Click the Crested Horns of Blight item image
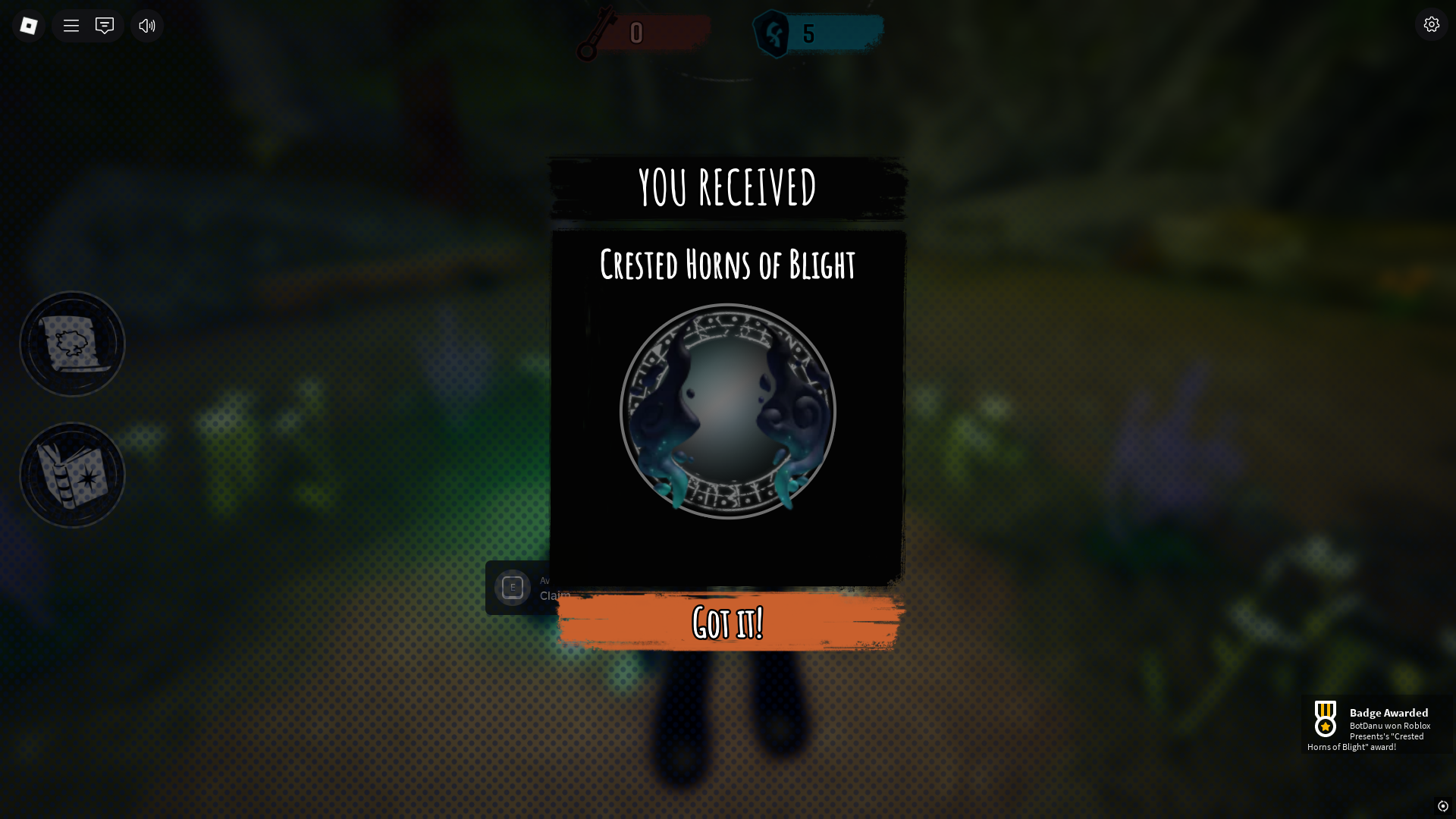 click(728, 412)
